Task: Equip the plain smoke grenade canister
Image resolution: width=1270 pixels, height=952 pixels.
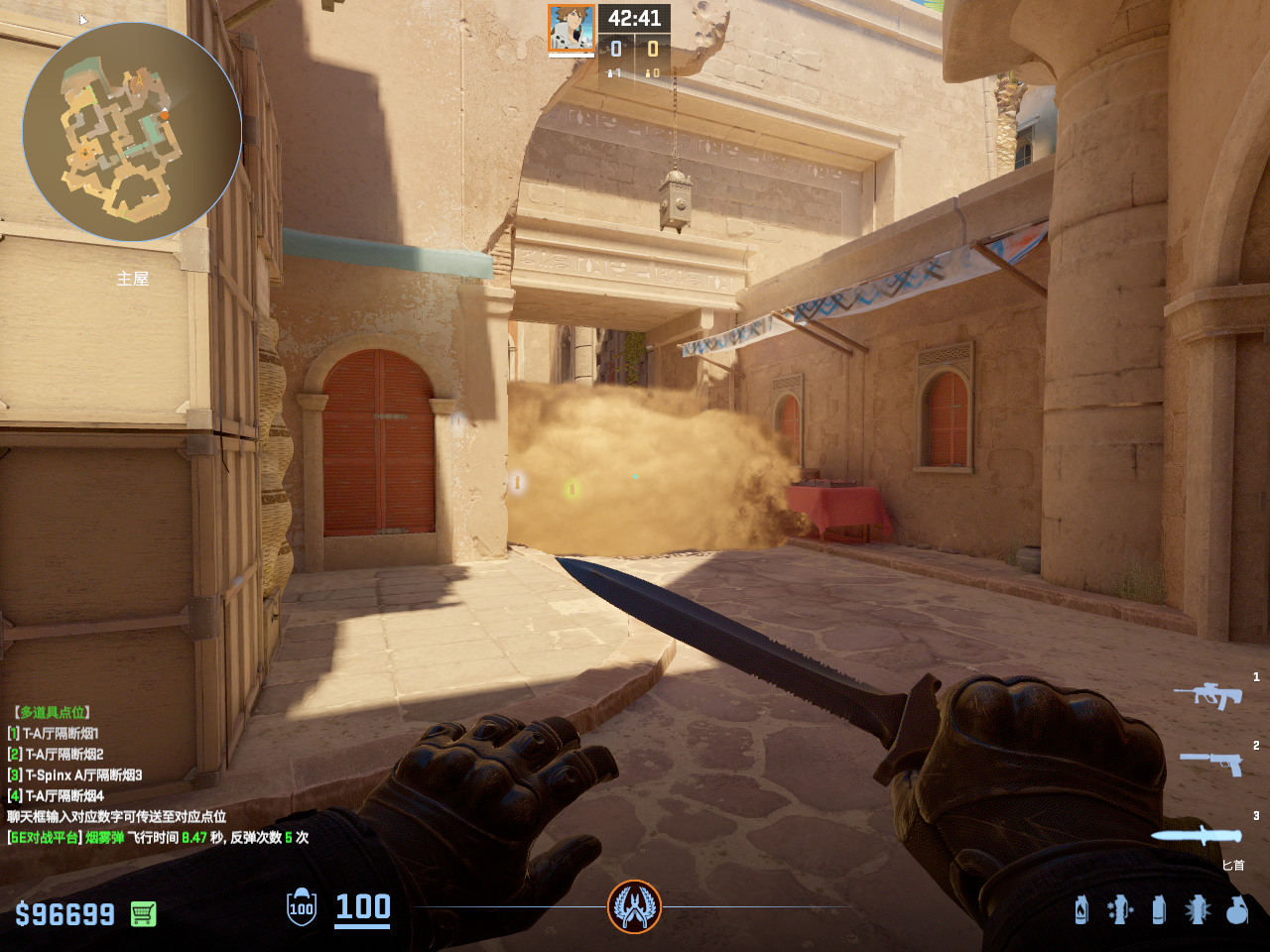Action: (x=1158, y=909)
